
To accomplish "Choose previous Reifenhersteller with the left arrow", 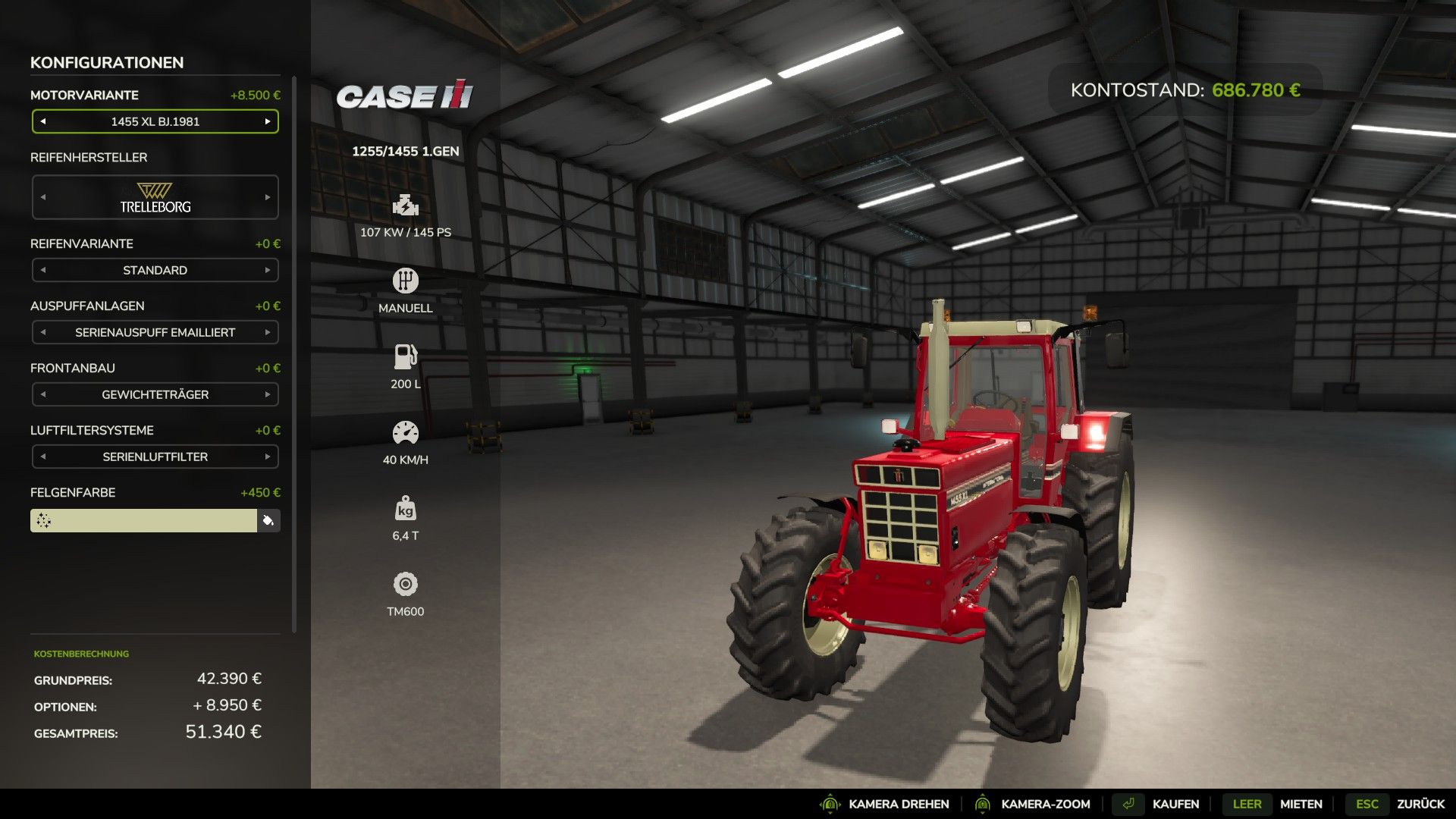I will tap(43, 197).
